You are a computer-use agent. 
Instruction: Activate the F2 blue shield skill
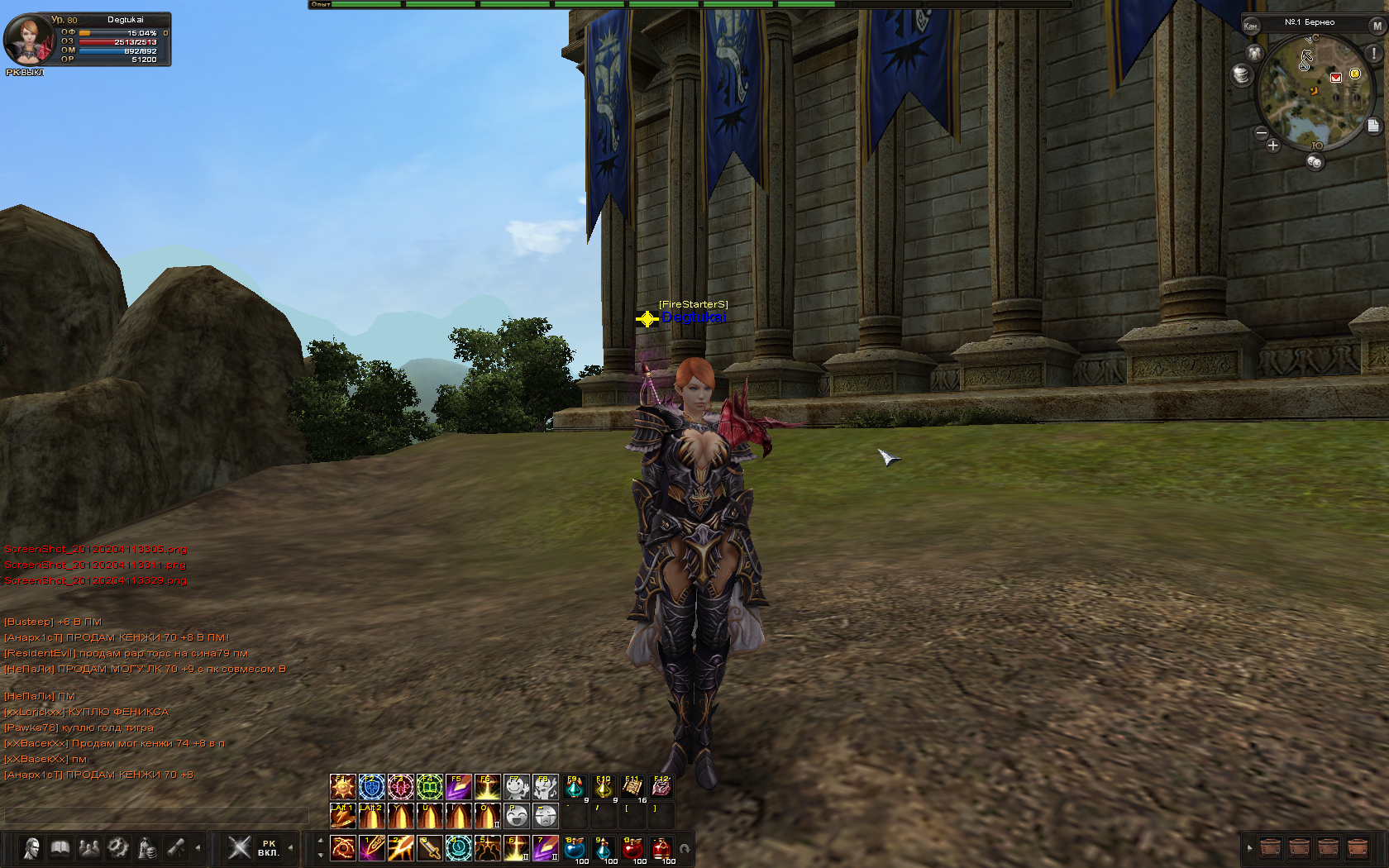[371, 786]
